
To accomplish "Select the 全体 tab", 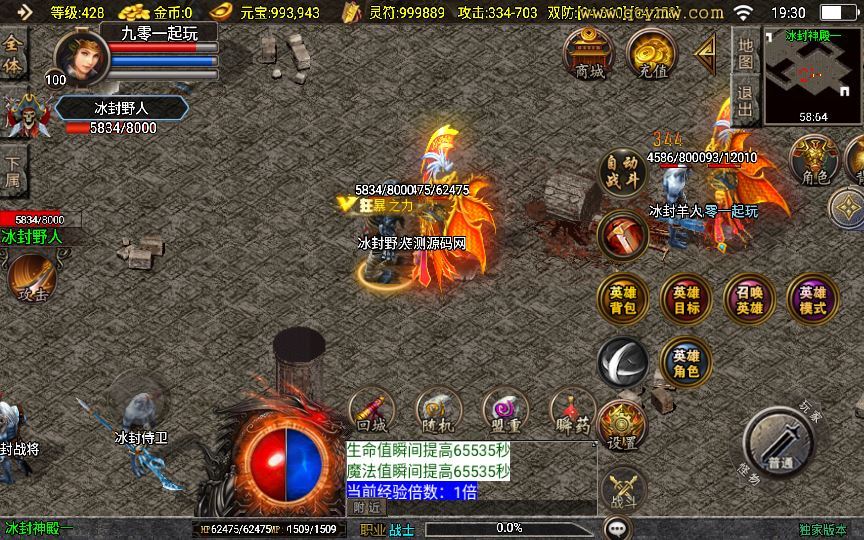I will (13, 54).
